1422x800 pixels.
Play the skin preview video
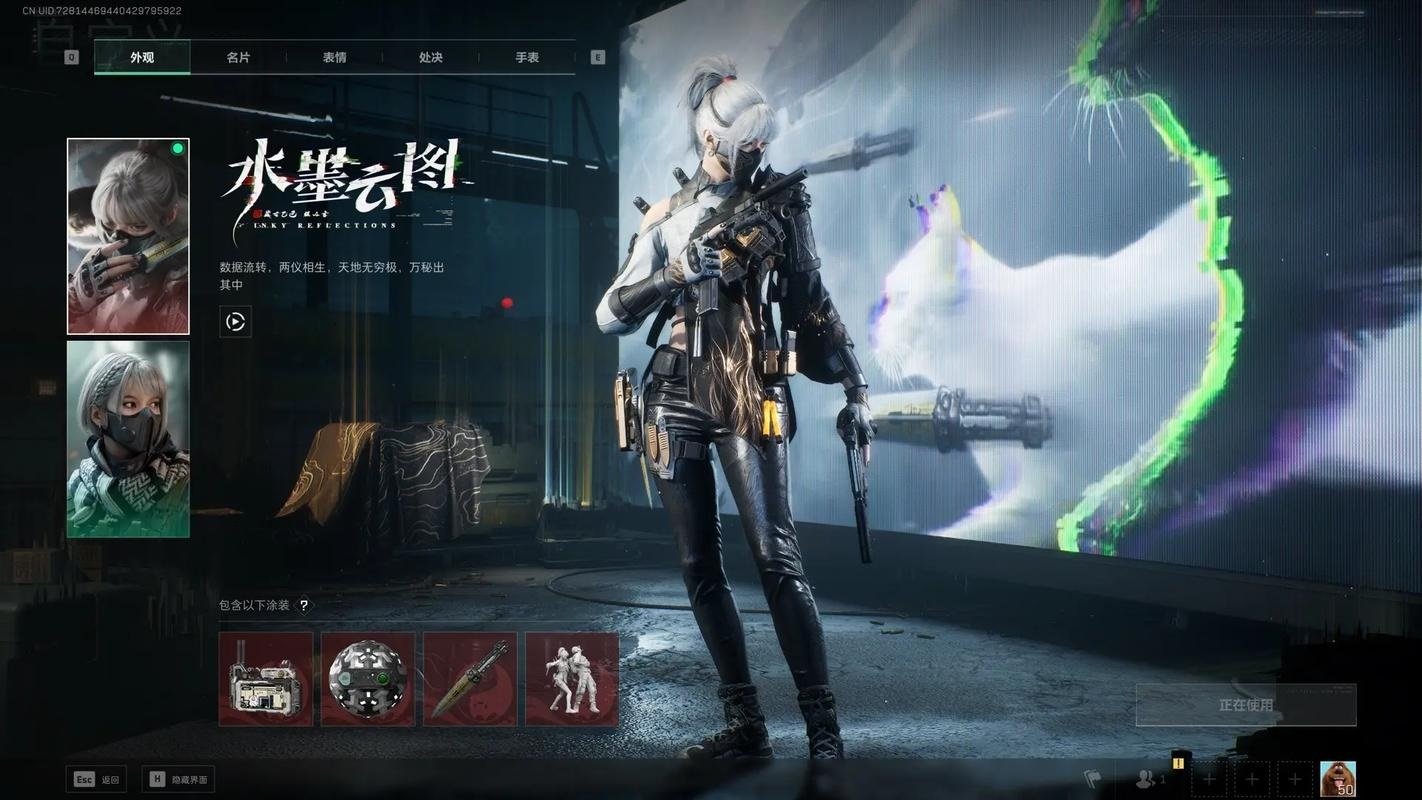pyautogui.click(x=236, y=322)
